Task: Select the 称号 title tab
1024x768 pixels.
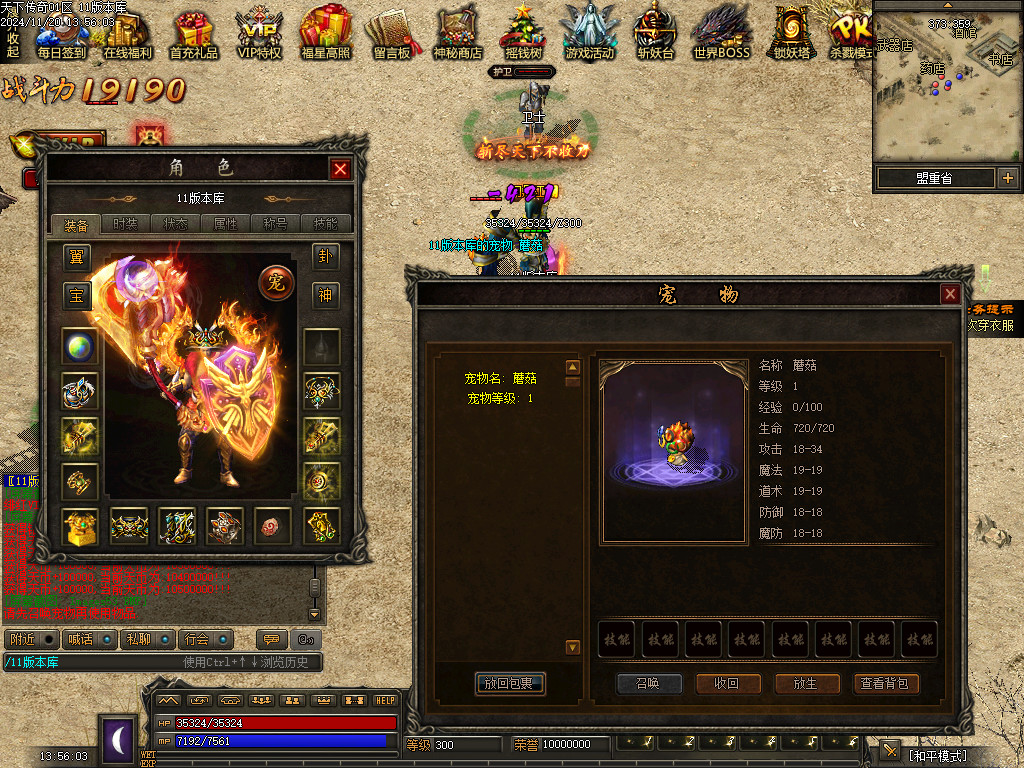Action: (x=275, y=224)
